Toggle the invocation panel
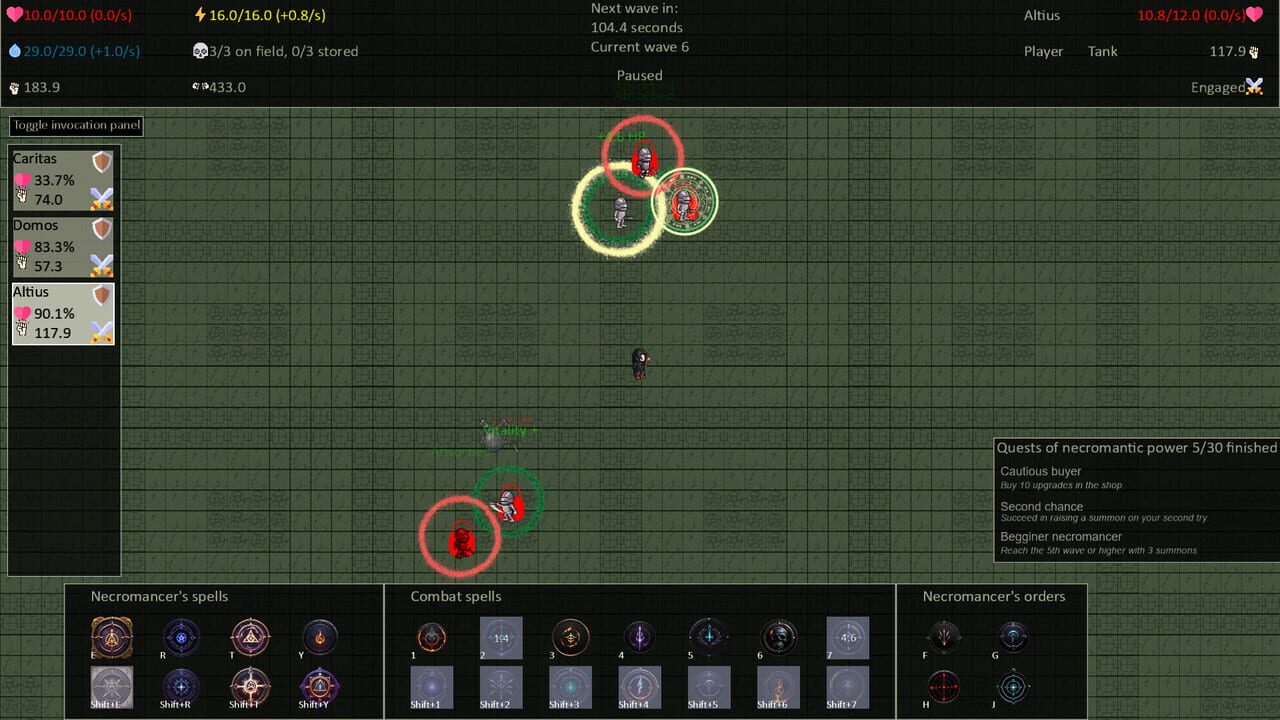Image resolution: width=1280 pixels, height=720 pixels. click(75, 125)
